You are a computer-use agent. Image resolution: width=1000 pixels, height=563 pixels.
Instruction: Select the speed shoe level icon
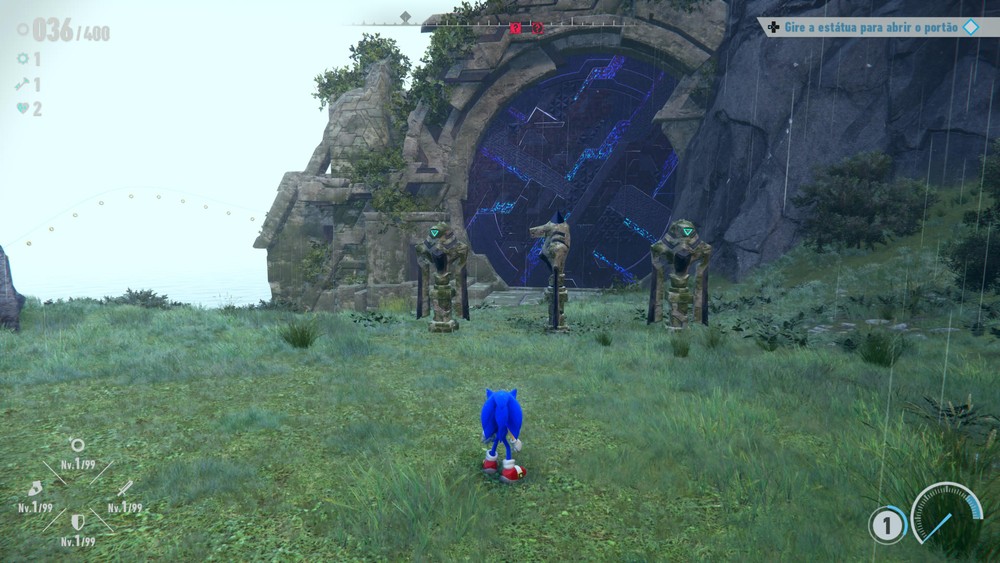[x=35, y=488]
